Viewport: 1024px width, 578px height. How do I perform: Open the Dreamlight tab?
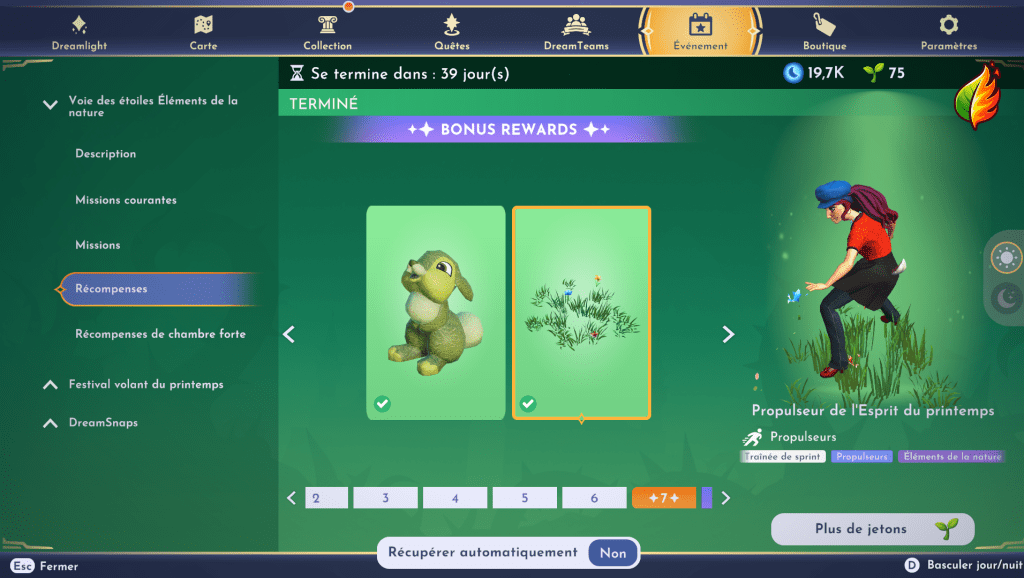pyautogui.click(x=79, y=32)
